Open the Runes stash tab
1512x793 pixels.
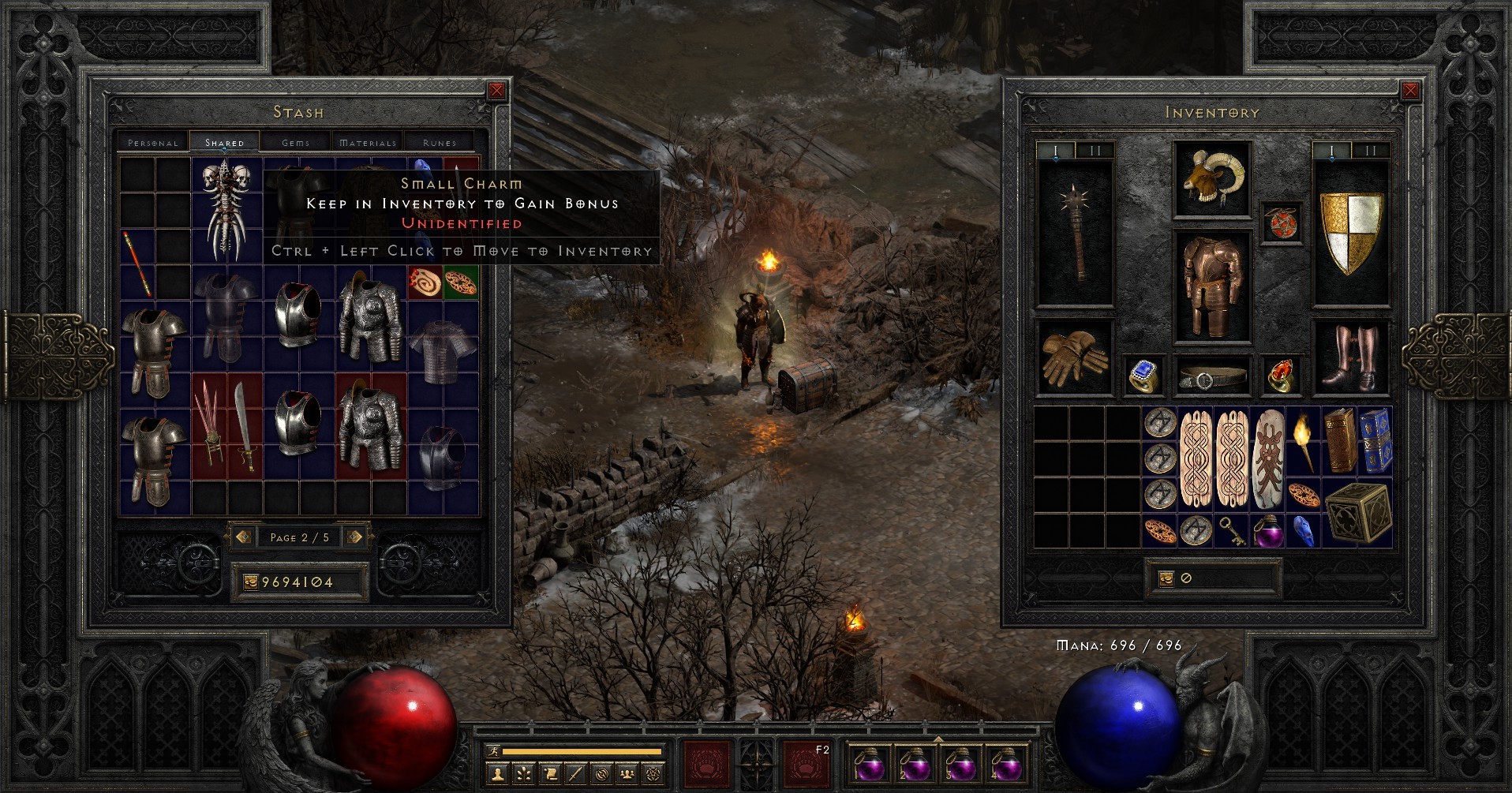tap(439, 142)
